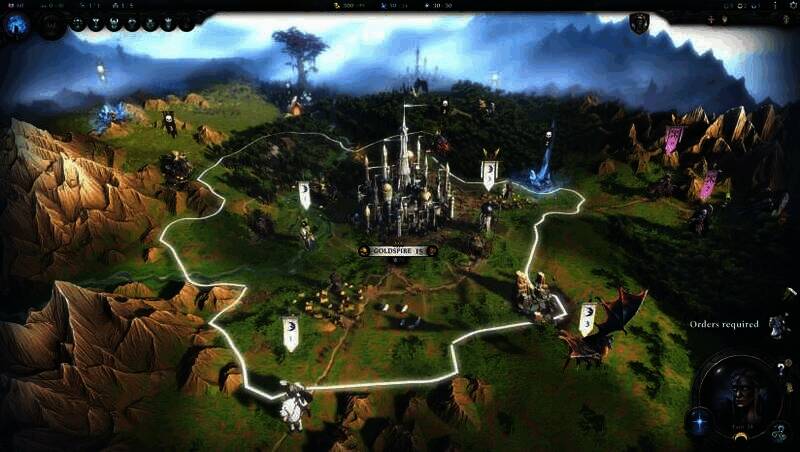The width and height of the screenshot is (800, 452).
Task: Open the large dark round button beside the tree icon
Action: pos(50,25)
